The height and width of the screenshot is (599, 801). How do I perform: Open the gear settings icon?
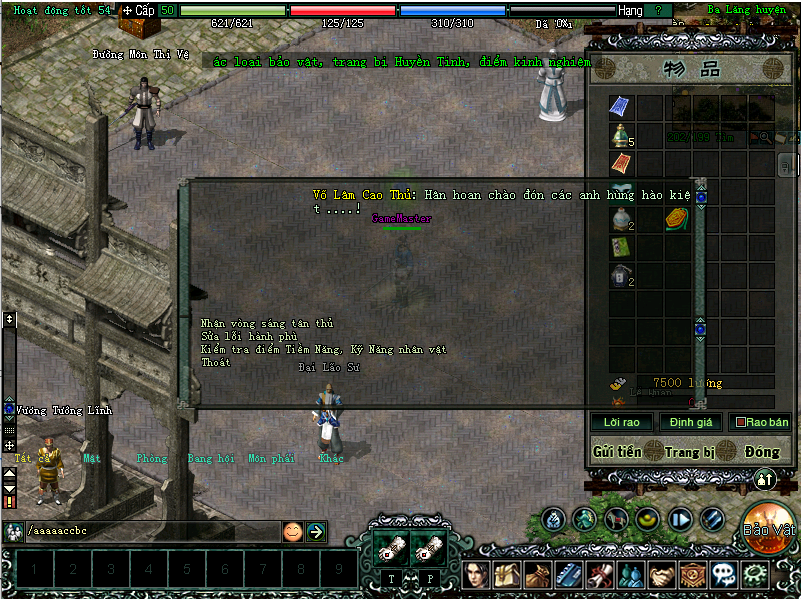tap(753, 575)
